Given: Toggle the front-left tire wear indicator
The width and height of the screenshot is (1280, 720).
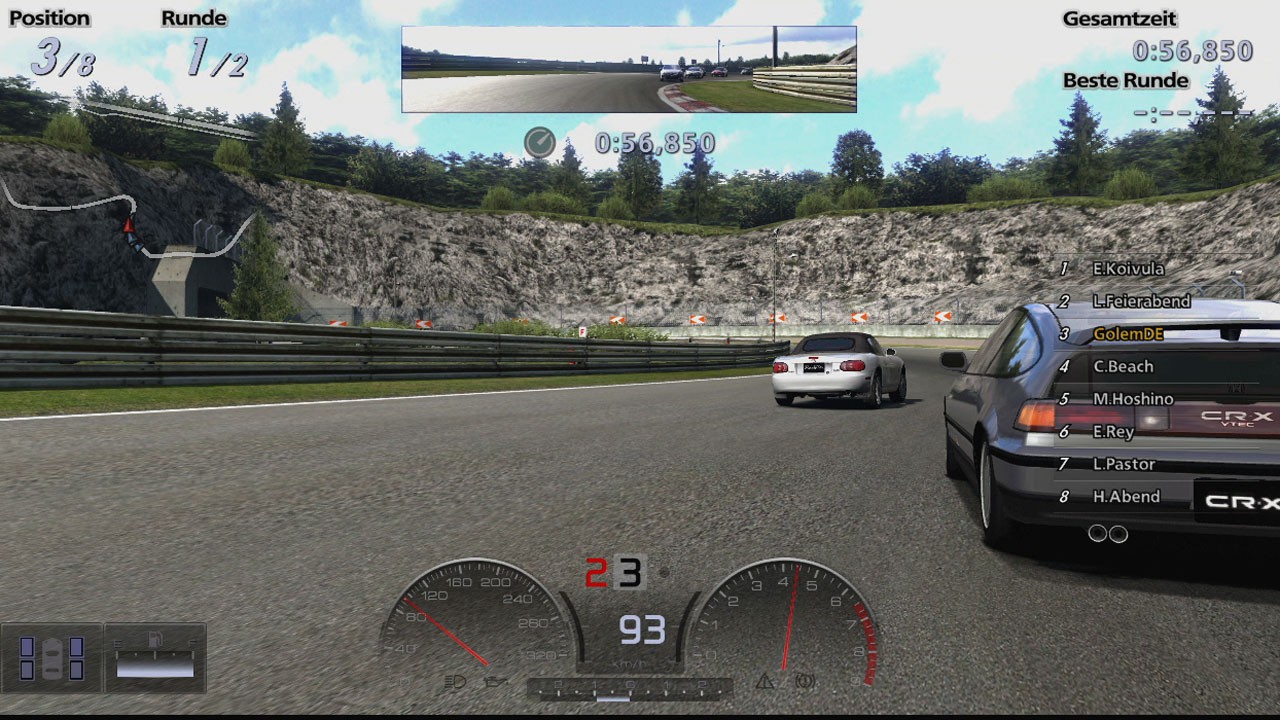Looking at the screenshot, I should 26,647.
